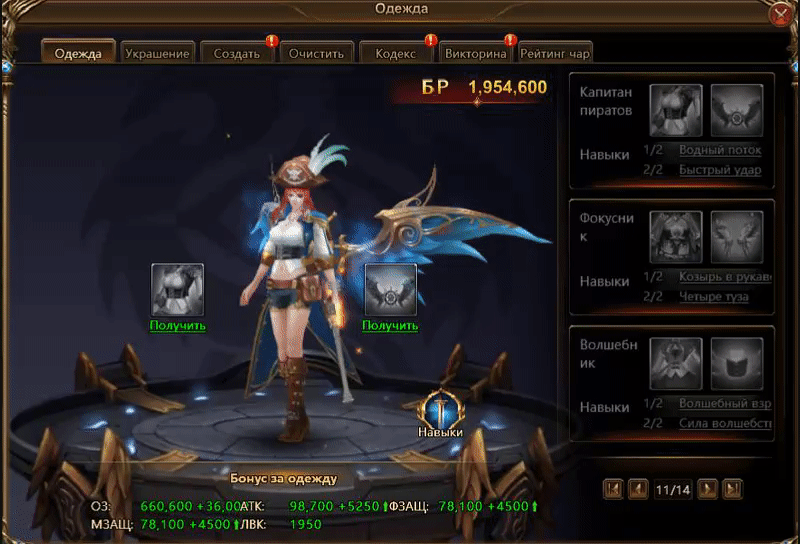Select the Одежда tab
Viewport: 800px width, 544px height.
pos(78,54)
